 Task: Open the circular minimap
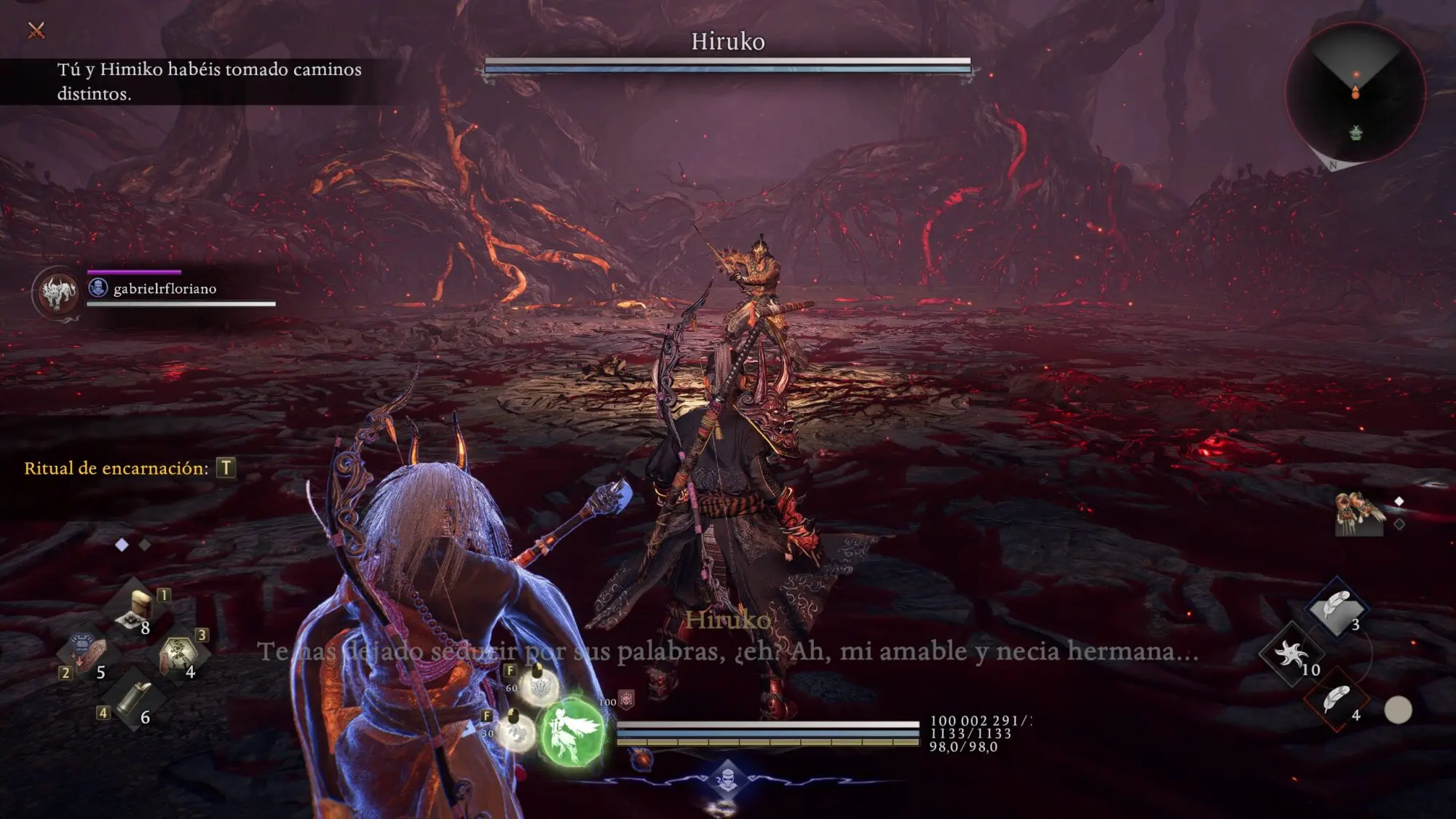[1355, 92]
